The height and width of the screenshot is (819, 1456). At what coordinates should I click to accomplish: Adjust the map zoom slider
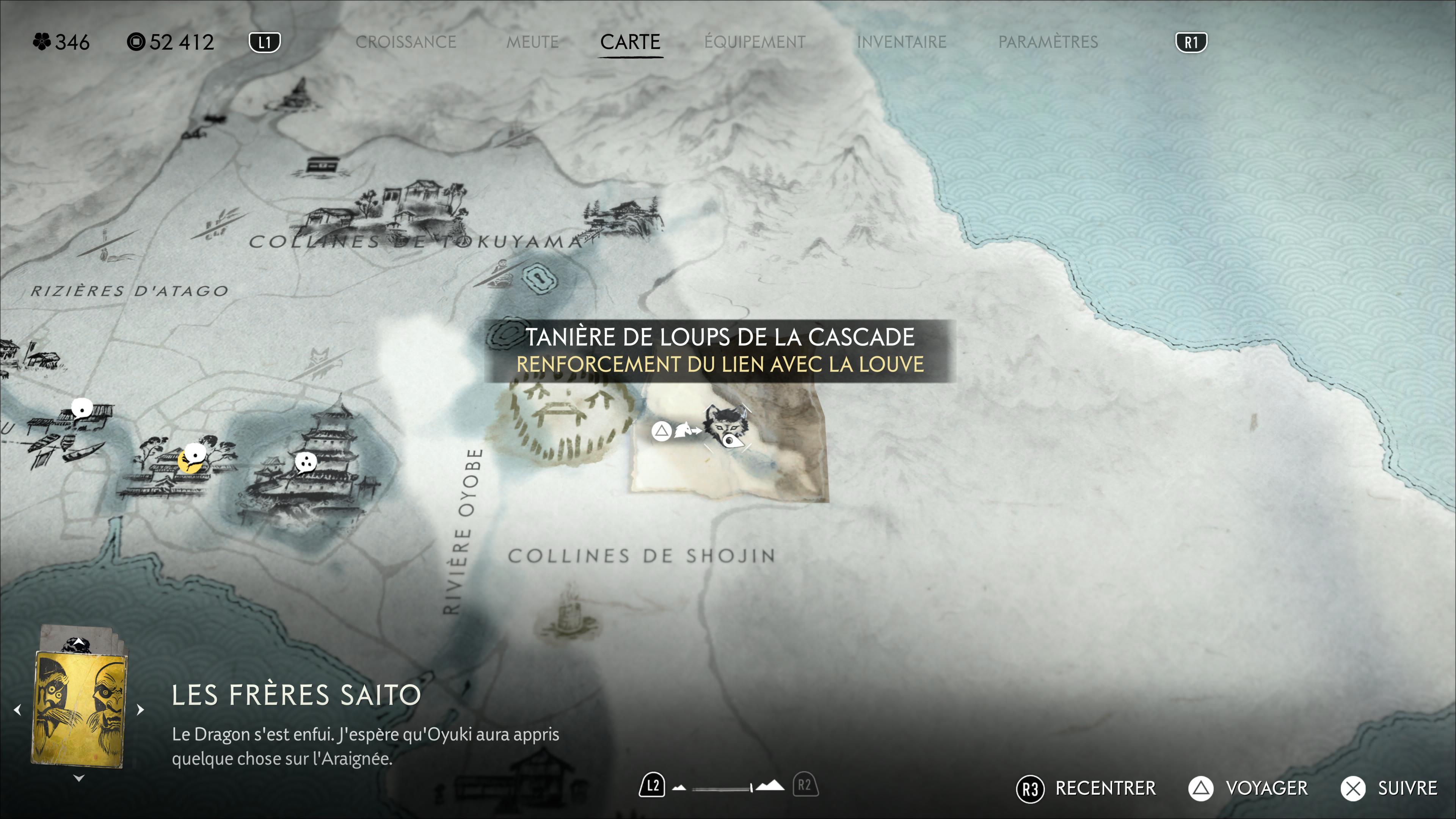[x=728, y=788]
